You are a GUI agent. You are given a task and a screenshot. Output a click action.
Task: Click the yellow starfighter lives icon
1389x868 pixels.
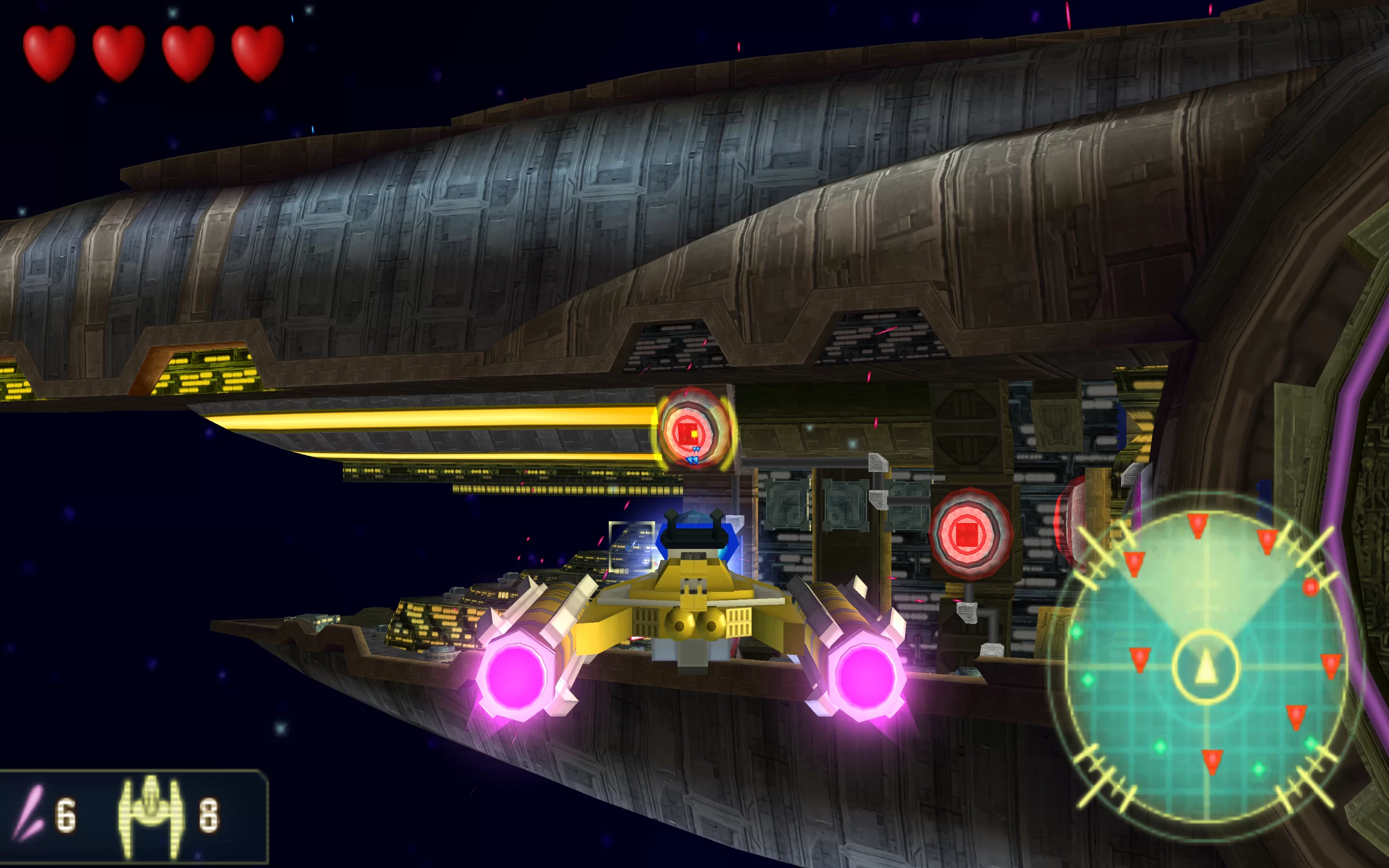coord(150,812)
